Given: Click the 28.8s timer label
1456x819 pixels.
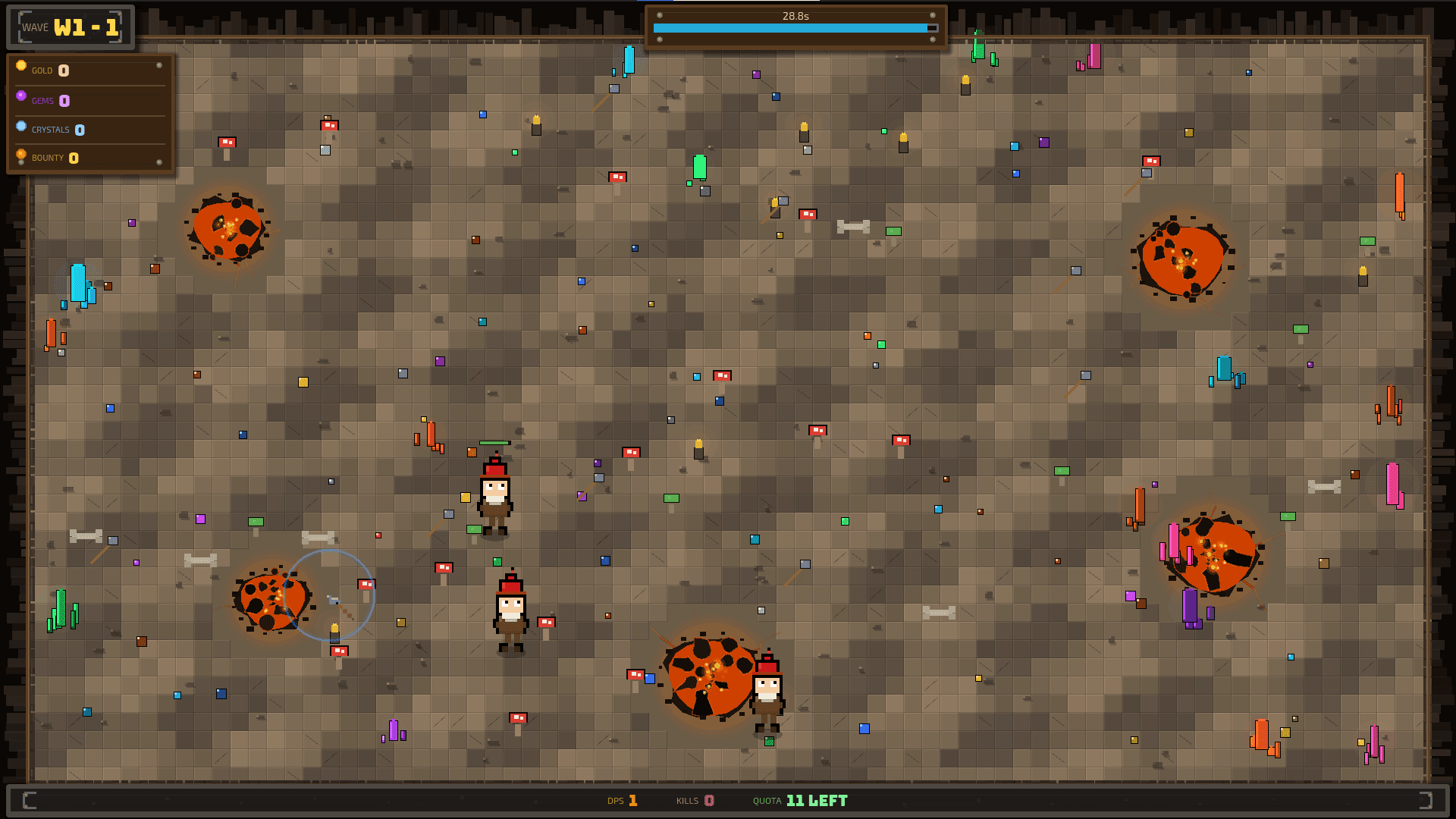Looking at the screenshot, I should tap(795, 14).
